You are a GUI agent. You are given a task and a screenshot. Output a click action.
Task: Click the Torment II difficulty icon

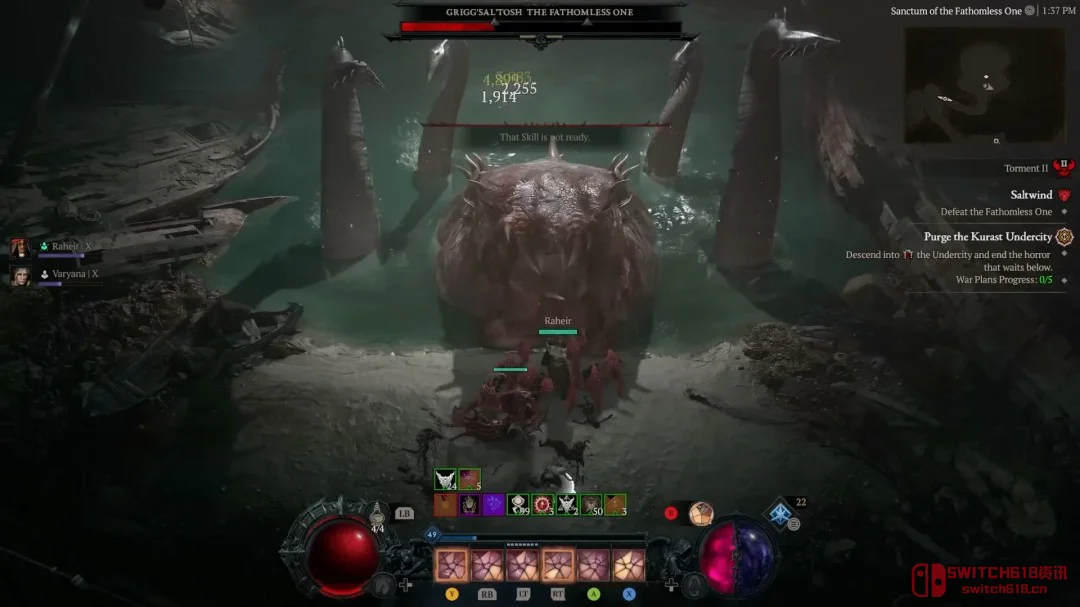(x=1063, y=168)
